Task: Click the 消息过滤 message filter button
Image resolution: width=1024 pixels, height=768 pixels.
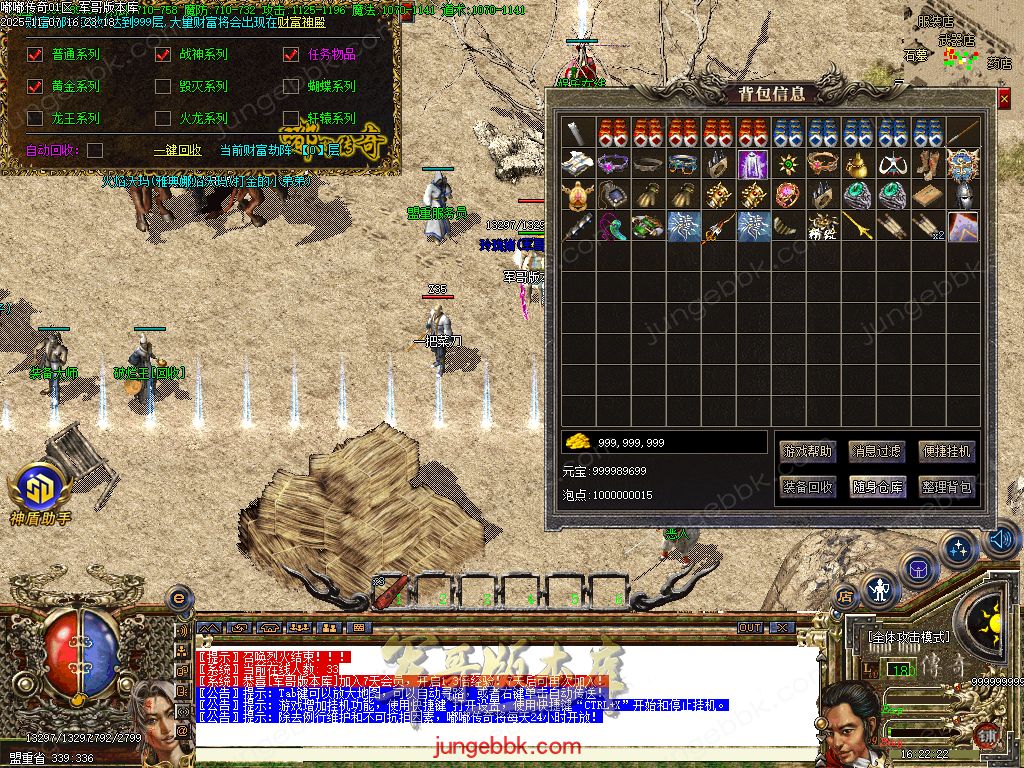Action: [876, 451]
